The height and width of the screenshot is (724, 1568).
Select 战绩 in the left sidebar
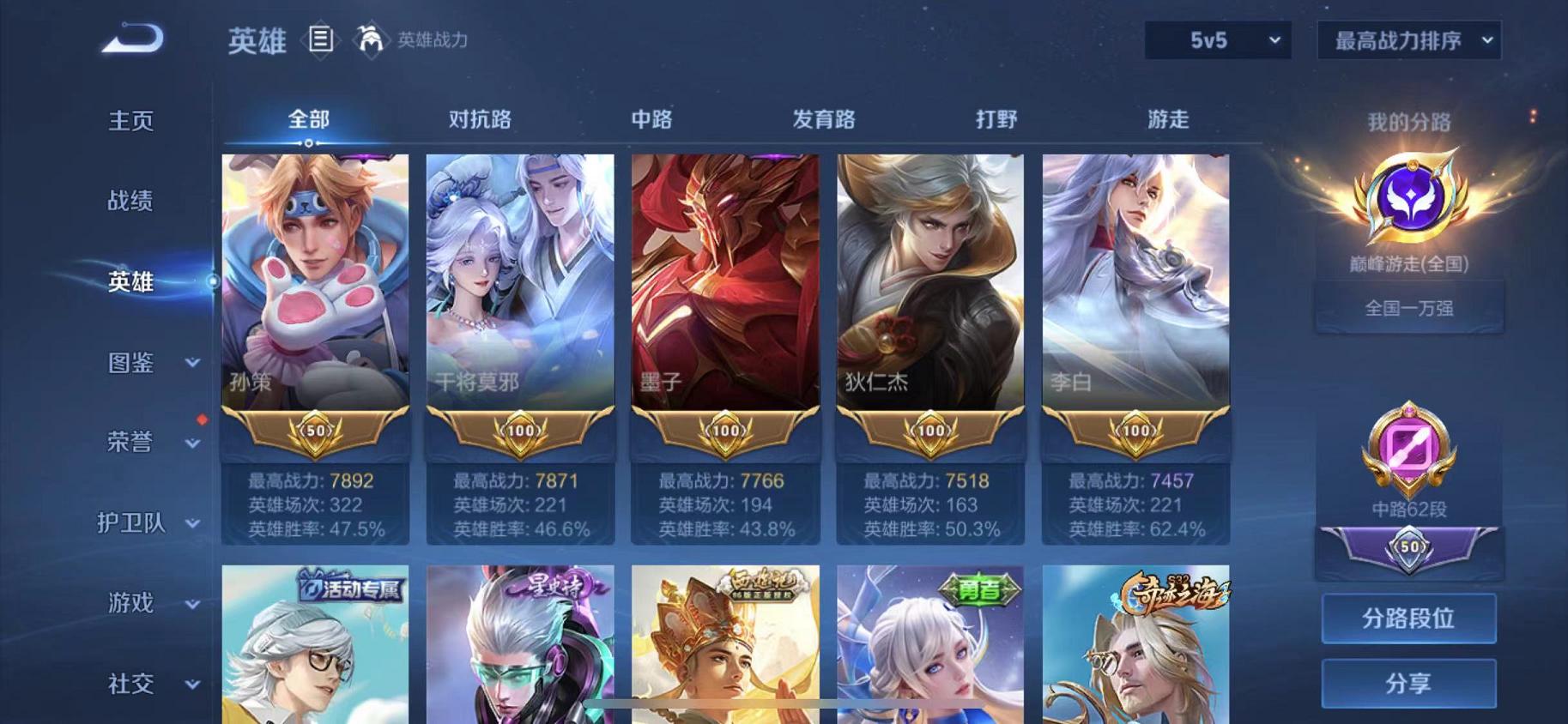(x=129, y=202)
